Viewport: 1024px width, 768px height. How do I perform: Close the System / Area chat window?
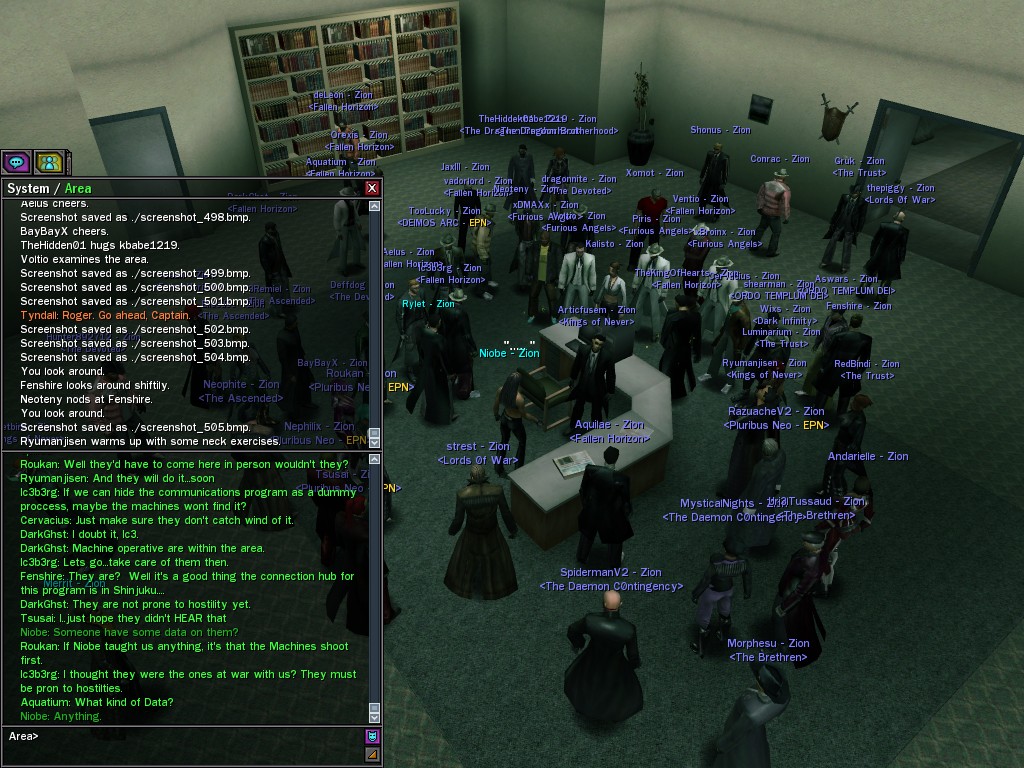point(372,188)
